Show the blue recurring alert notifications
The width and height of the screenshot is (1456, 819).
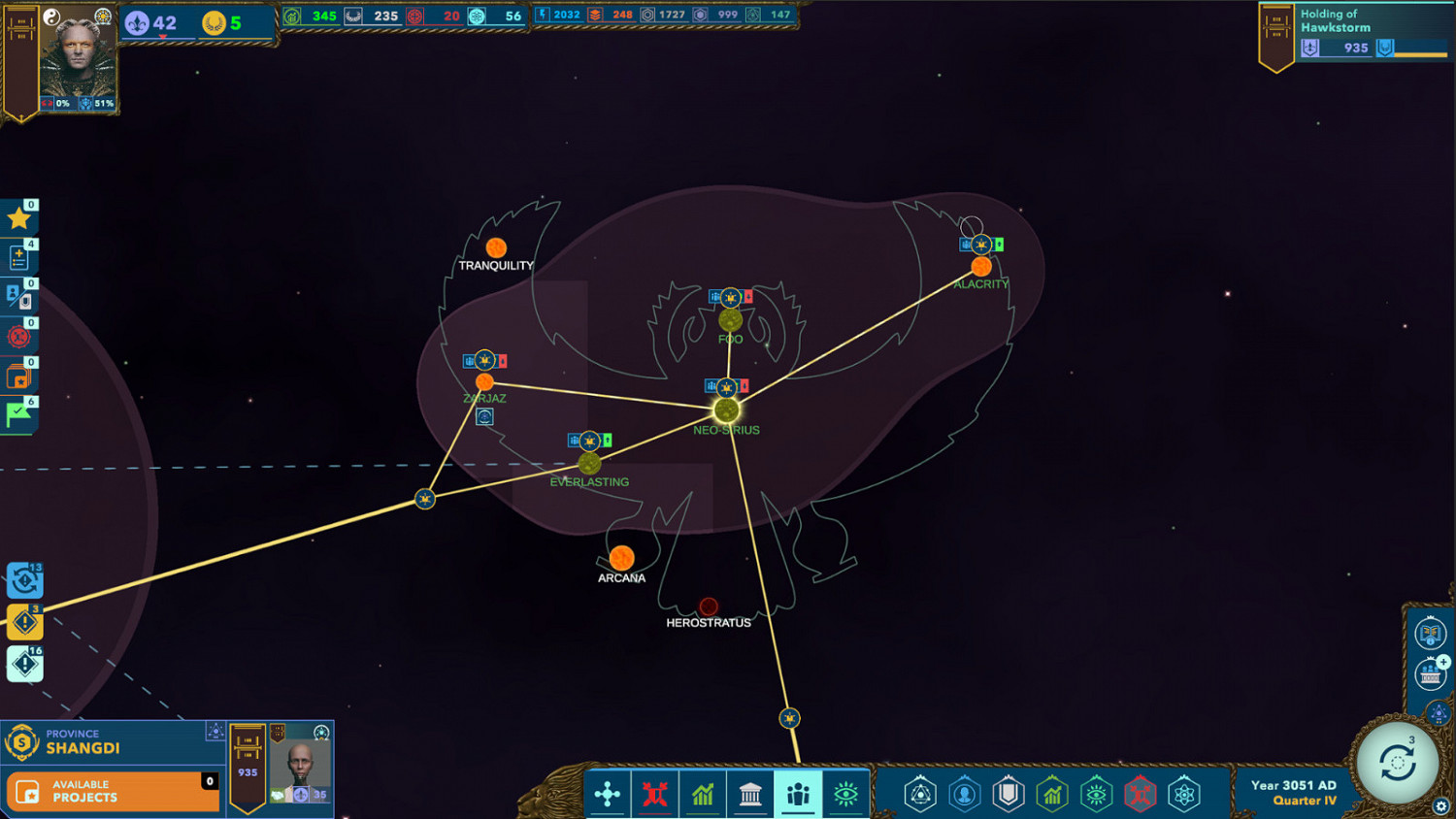[24, 580]
